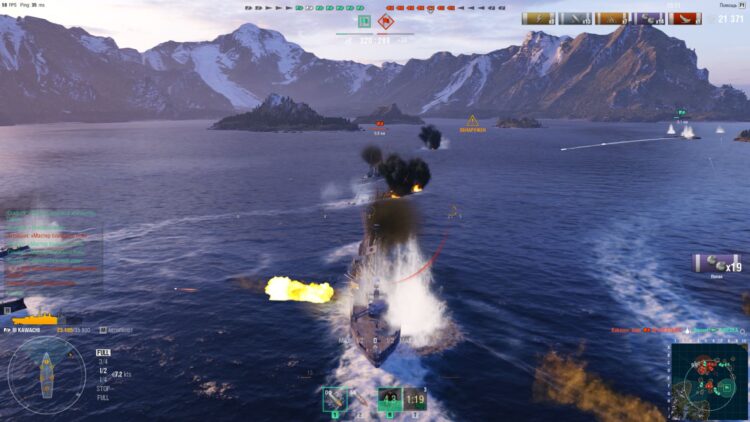
Task: Select the red ribbon with bird emblem
Action: (685, 18)
